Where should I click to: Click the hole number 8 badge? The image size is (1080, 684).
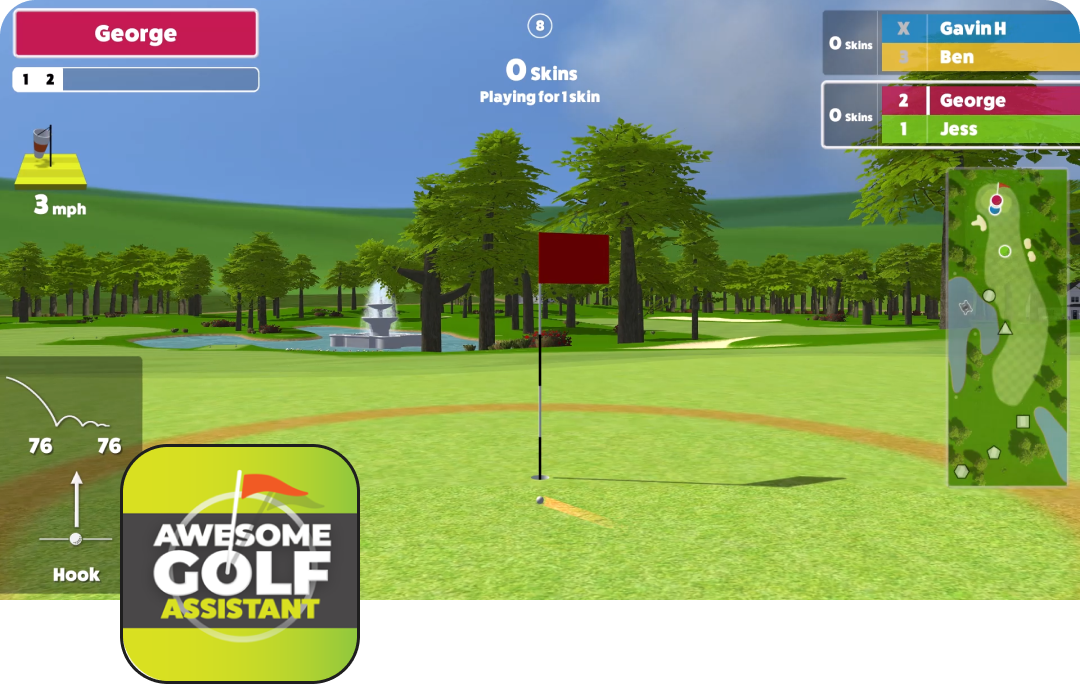(540, 26)
